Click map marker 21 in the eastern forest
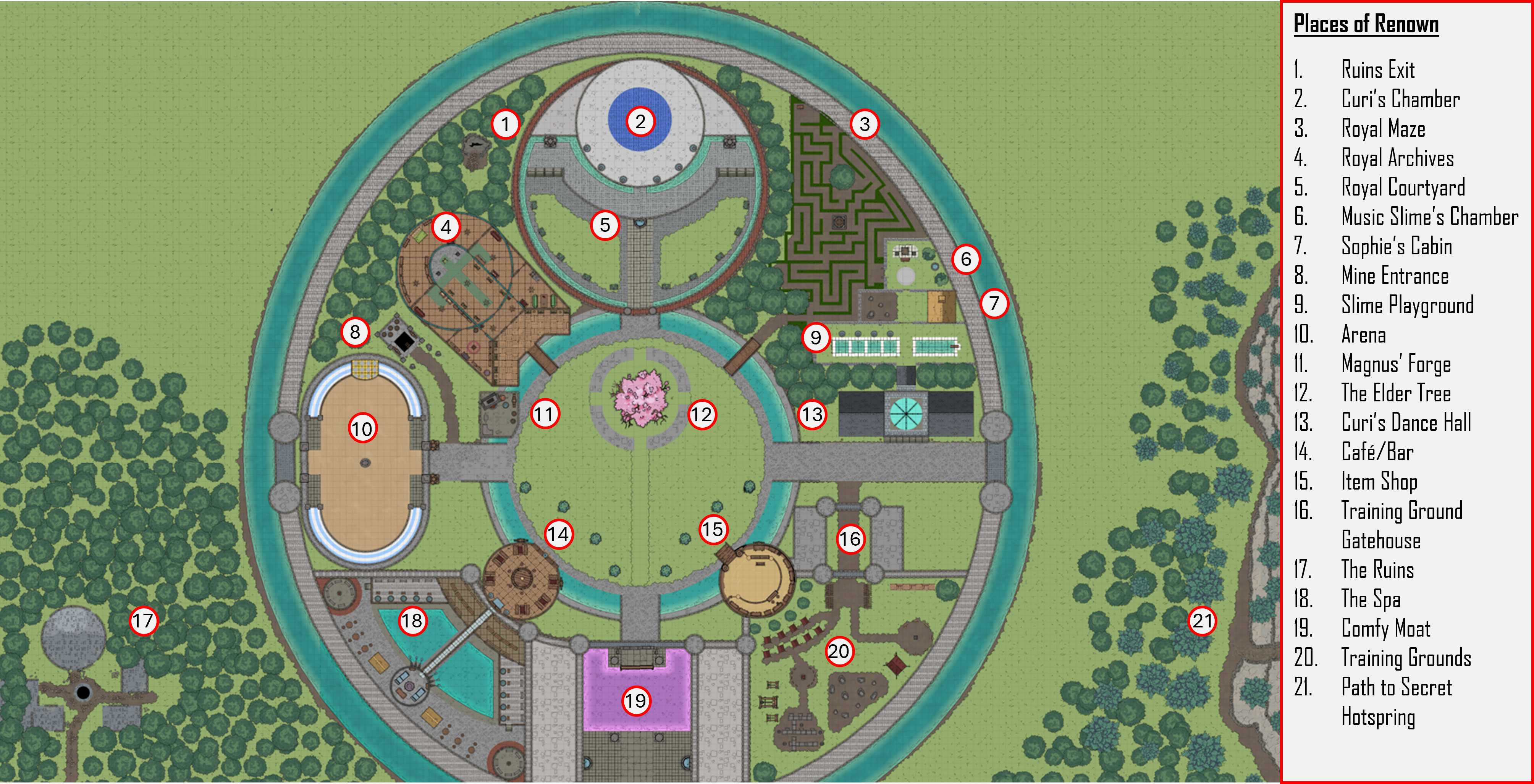 tap(1202, 621)
